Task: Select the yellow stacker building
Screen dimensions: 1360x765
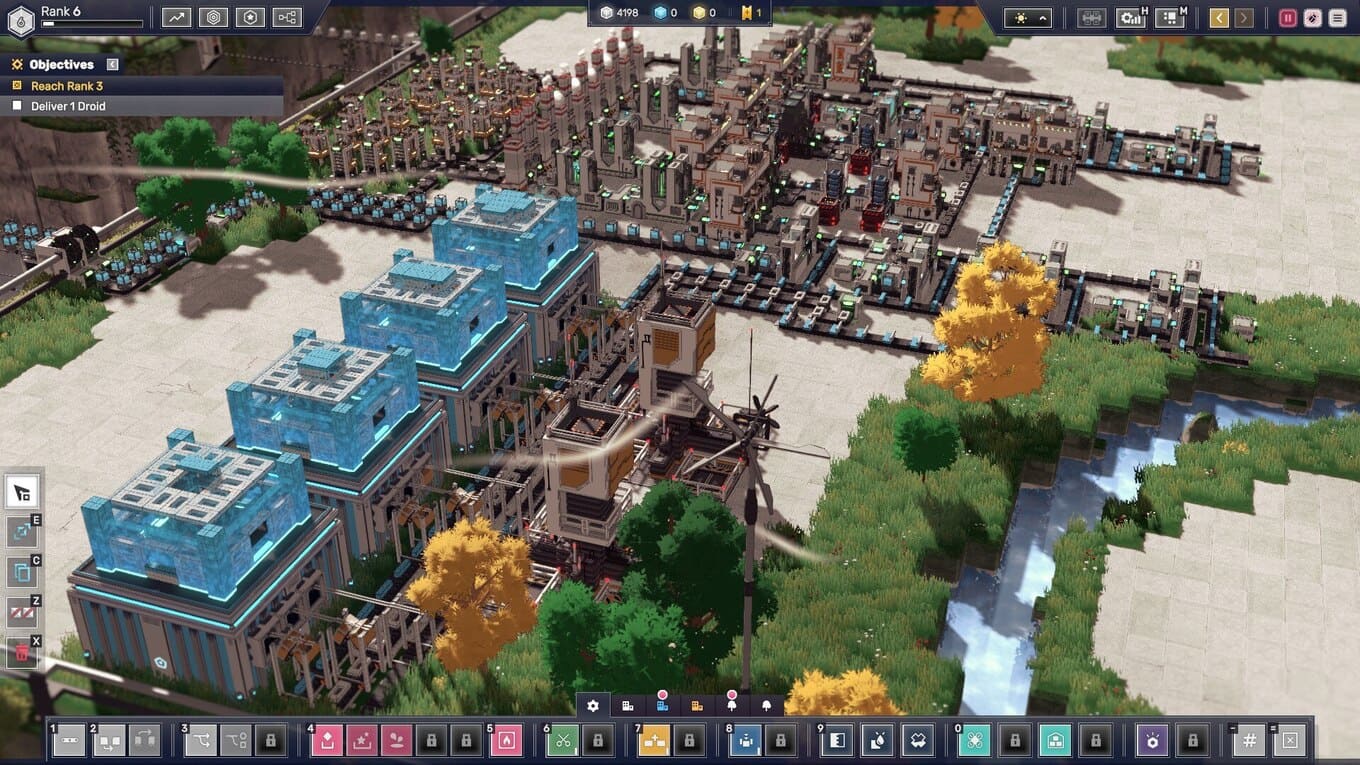Action: [654, 740]
